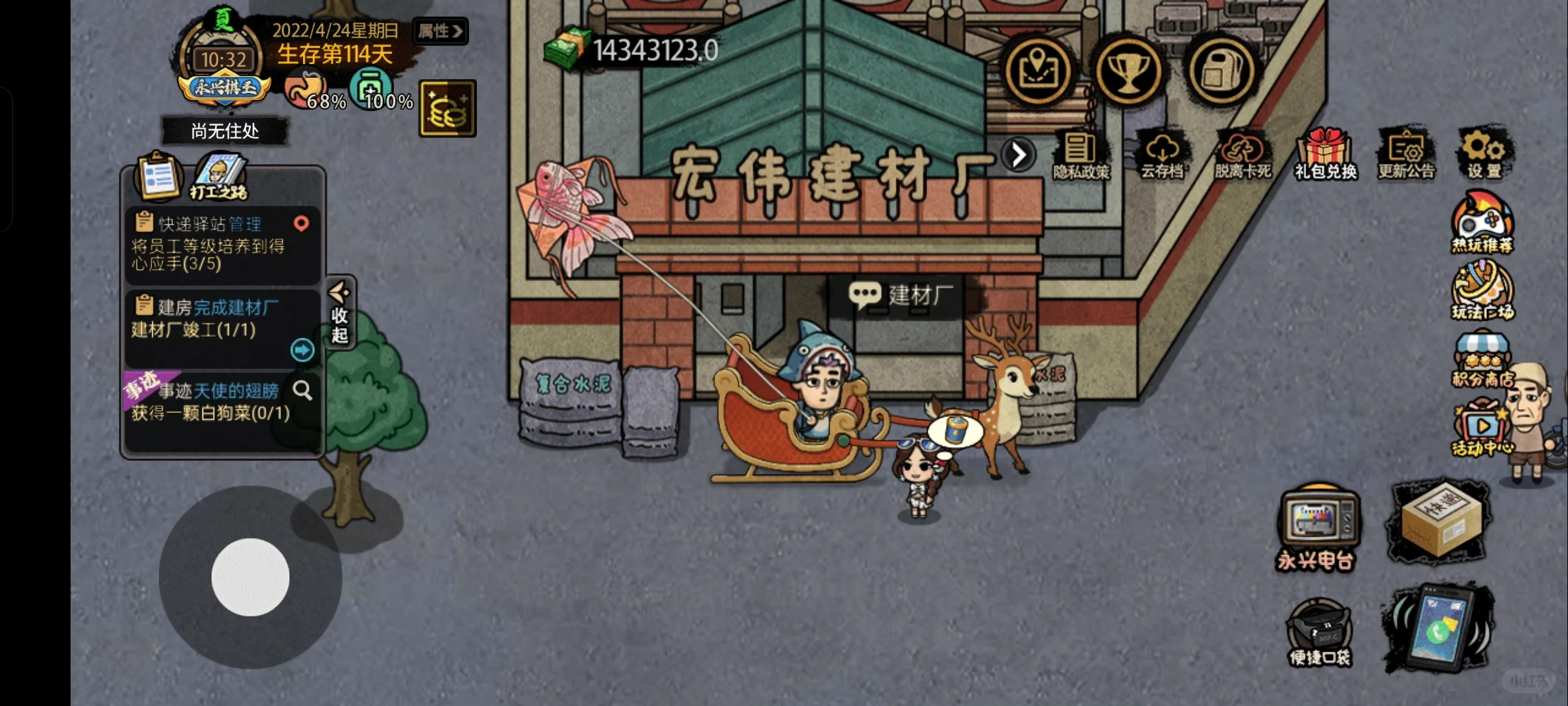Open 礼包兑换 gift redemption
Viewport: 1568px width, 706px height.
(1326, 156)
